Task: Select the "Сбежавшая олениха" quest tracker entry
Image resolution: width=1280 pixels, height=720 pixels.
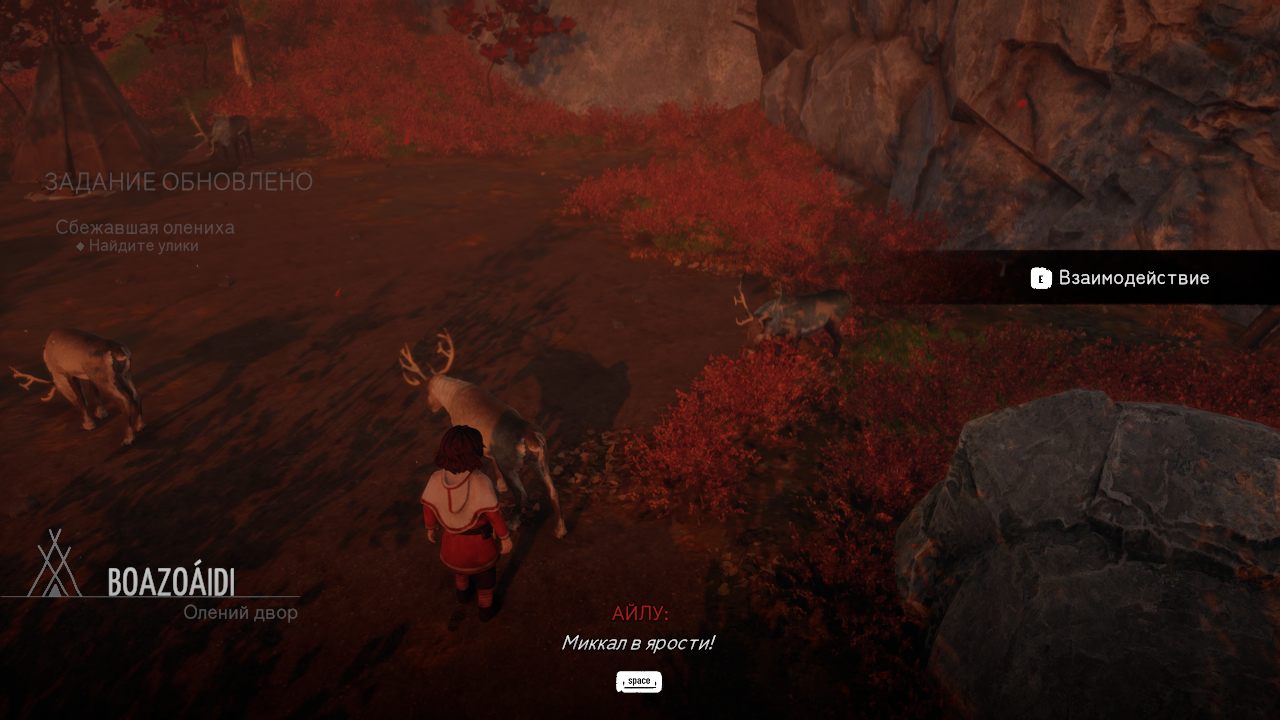Action: click(145, 227)
